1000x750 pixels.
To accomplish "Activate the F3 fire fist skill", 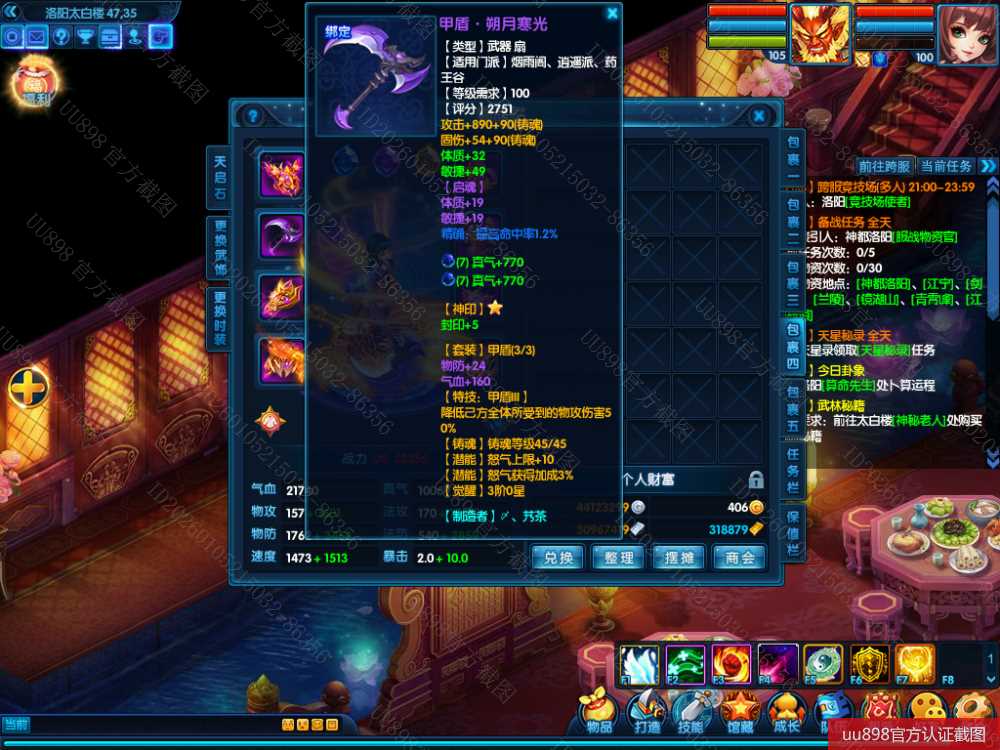I will (731, 664).
